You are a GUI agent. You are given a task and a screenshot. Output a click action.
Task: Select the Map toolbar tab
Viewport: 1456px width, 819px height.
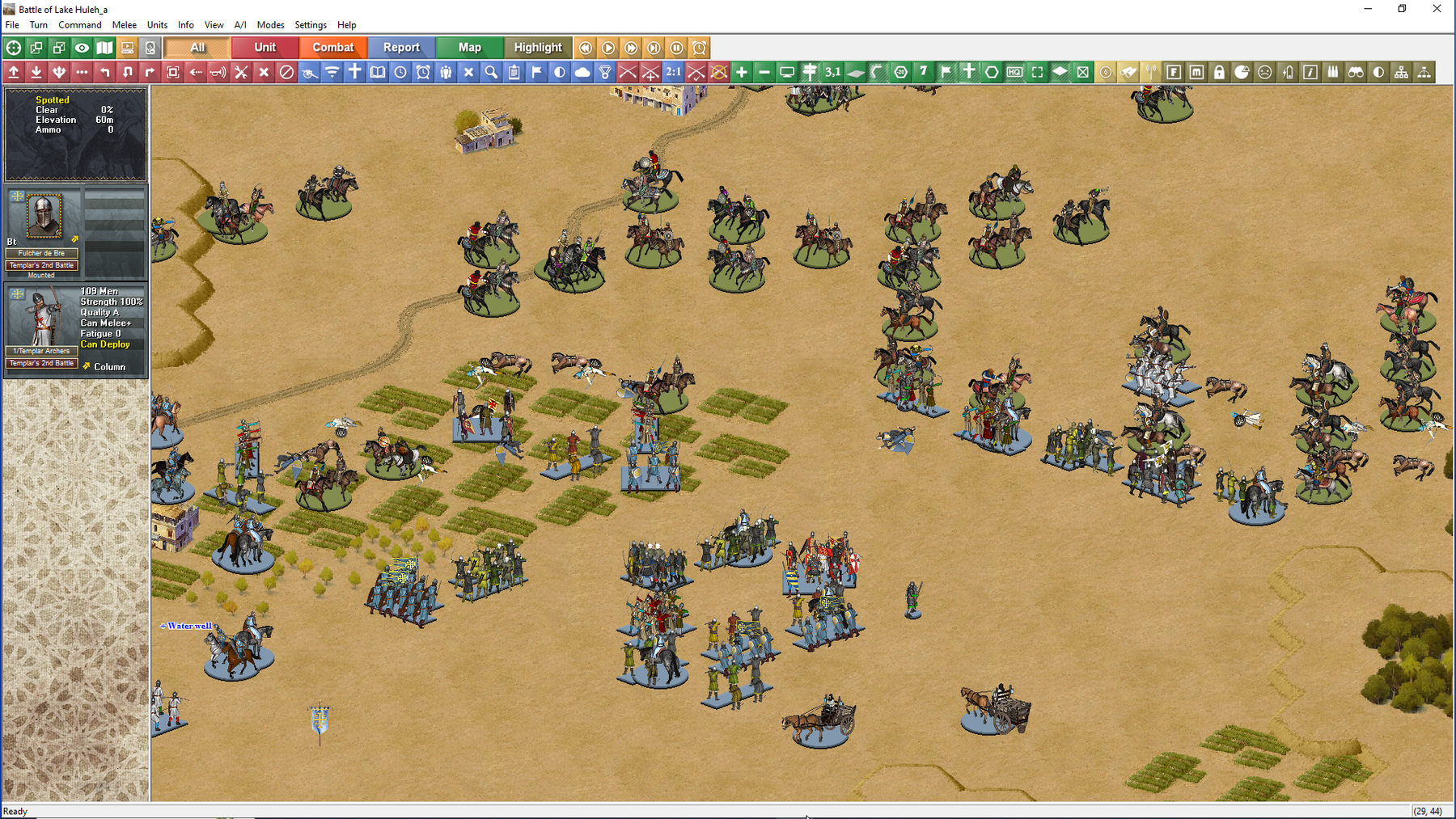click(469, 48)
